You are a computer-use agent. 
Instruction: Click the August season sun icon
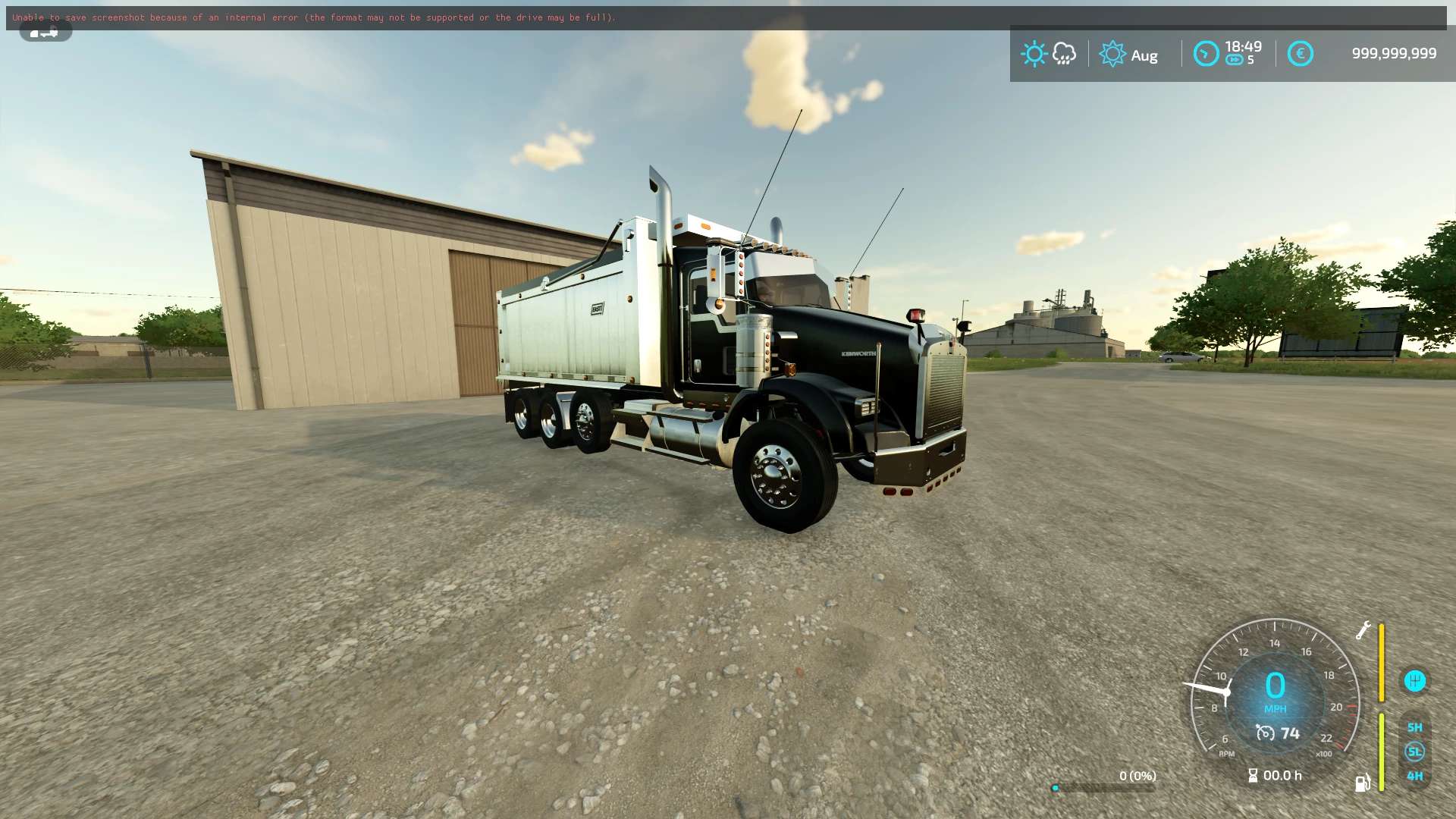tap(1112, 54)
